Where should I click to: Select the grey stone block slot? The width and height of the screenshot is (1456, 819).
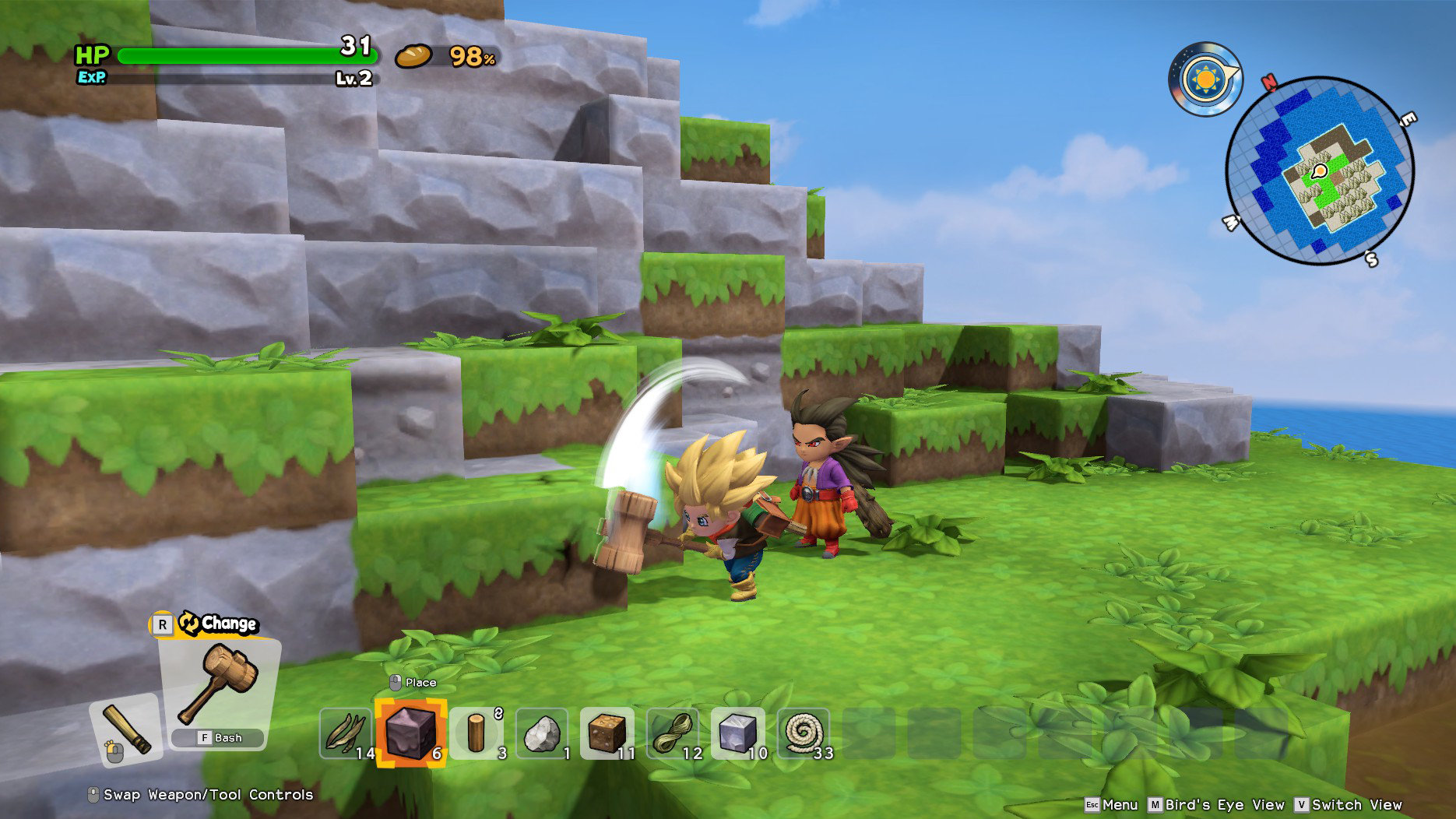[738, 733]
